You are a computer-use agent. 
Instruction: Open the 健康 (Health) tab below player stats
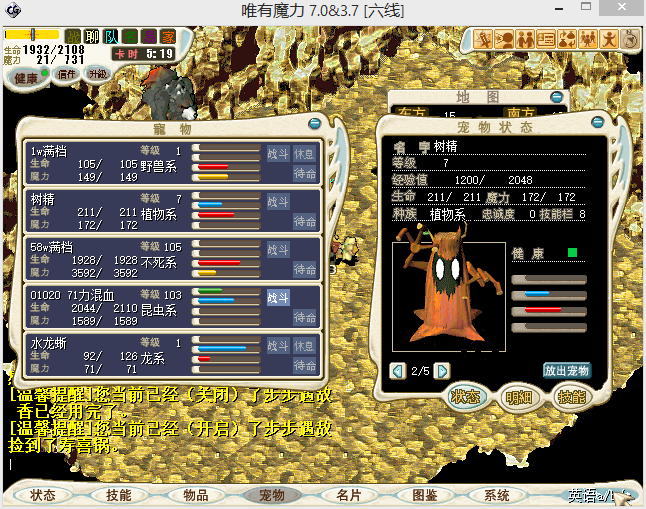point(26,78)
